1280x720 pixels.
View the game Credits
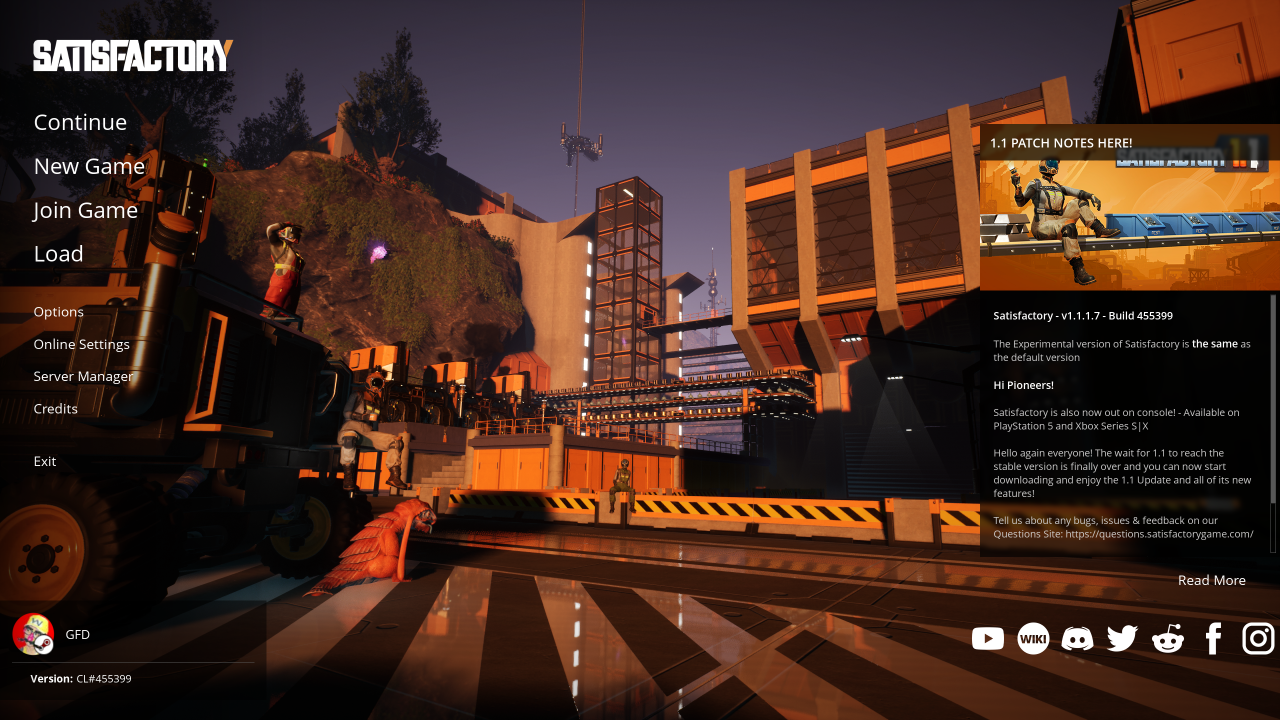(55, 408)
